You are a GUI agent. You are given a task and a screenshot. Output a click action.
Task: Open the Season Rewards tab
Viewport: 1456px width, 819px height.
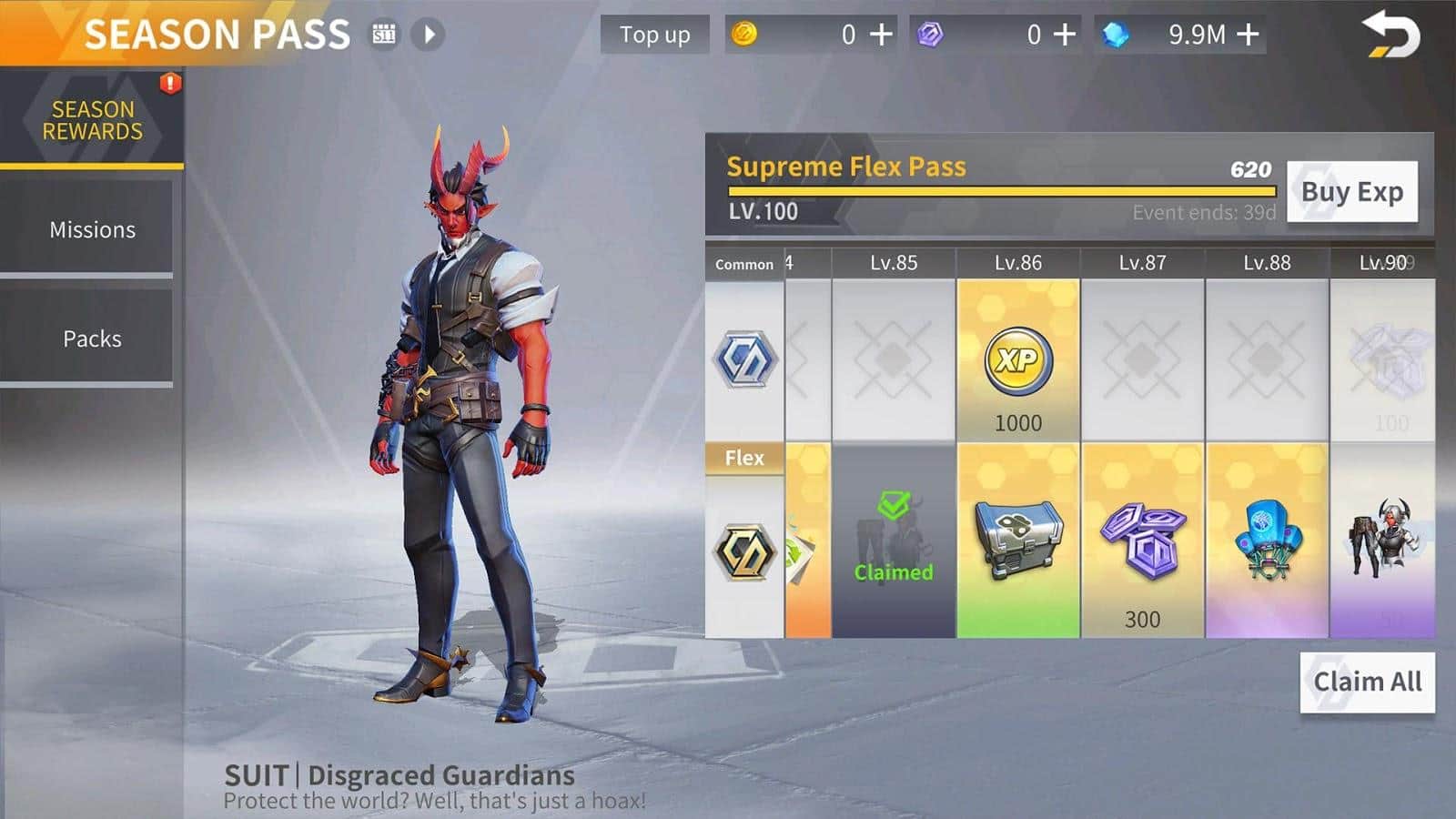pos(92,120)
